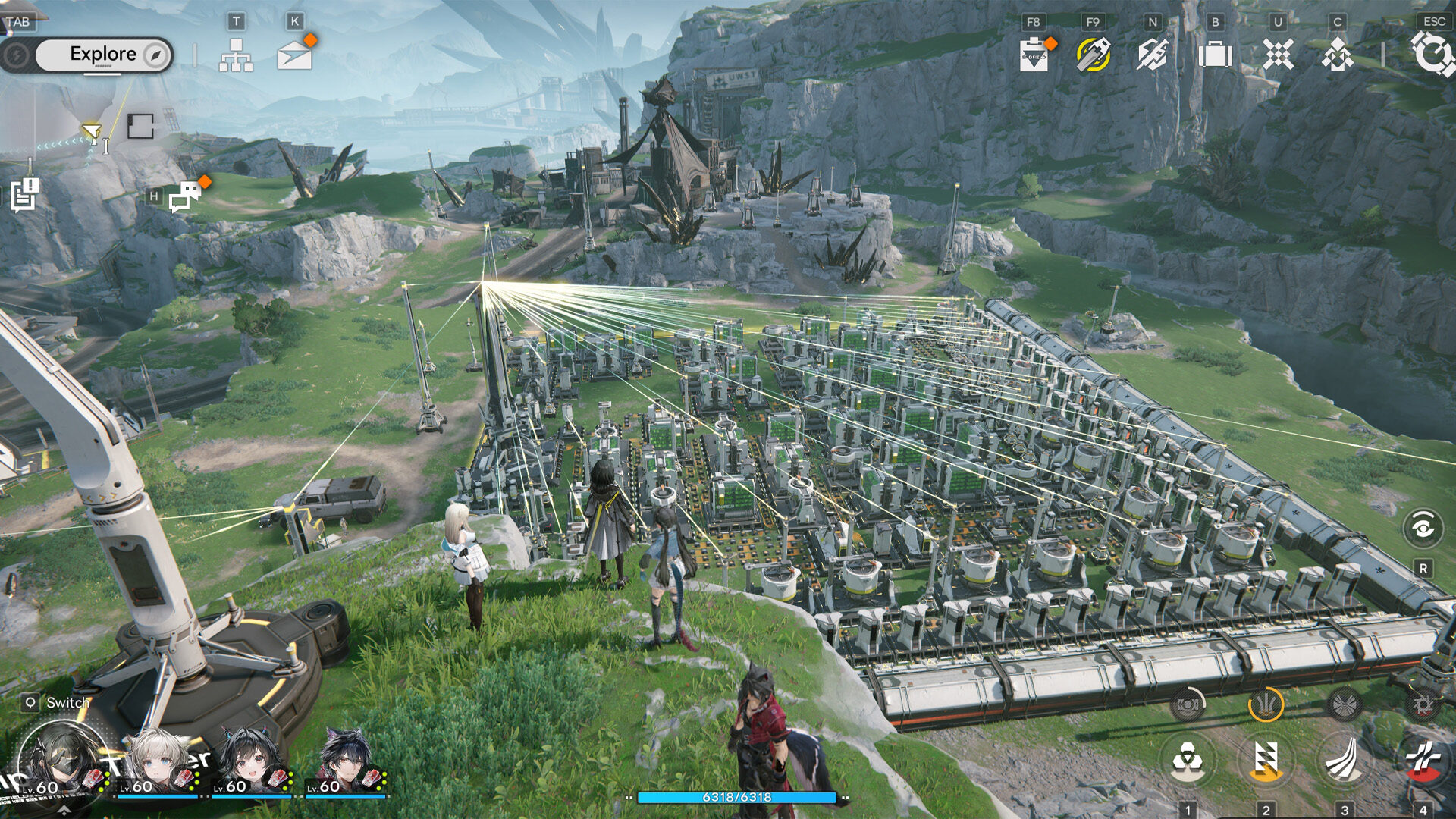The height and width of the screenshot is (819, 1456).
Task: Select the yellow gadget icon above F9
Action: tap(1092, 53)
